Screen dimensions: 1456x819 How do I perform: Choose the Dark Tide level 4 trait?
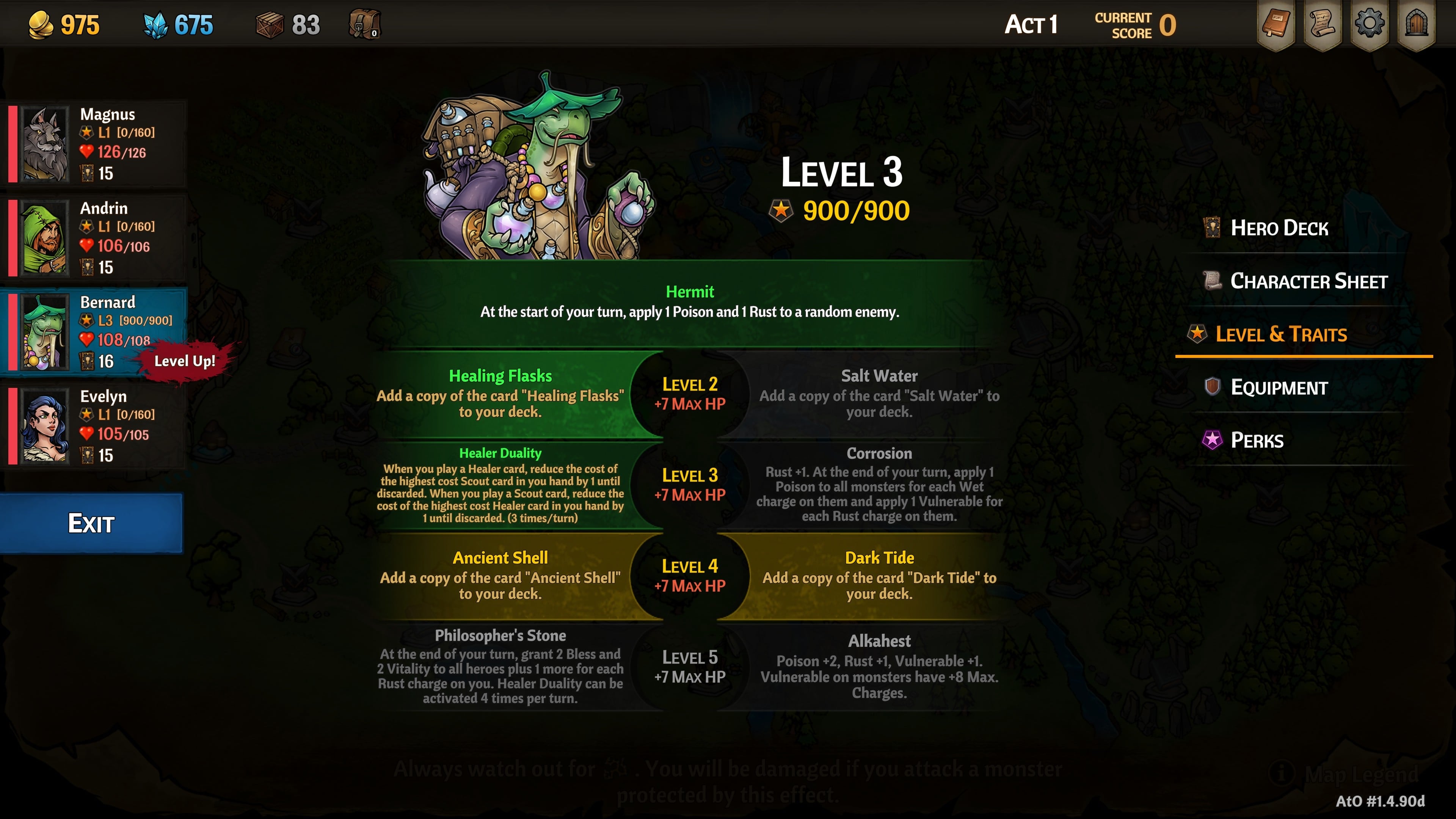click(879, 576)
